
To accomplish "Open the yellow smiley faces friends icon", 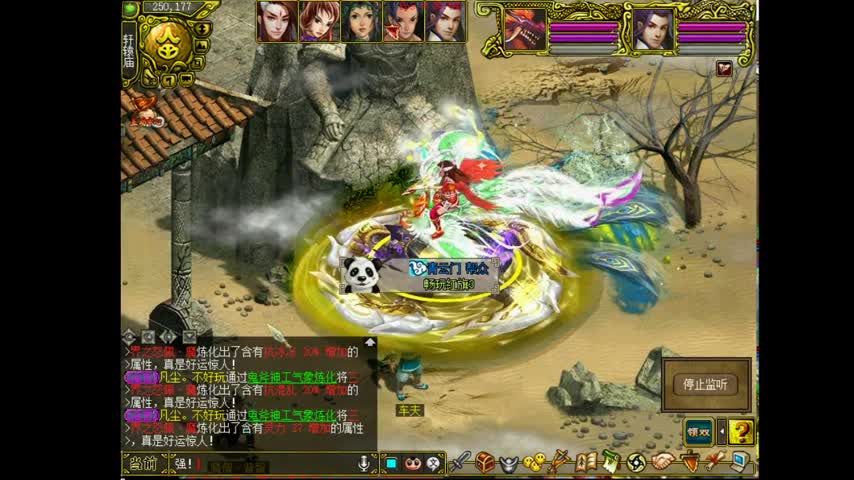I will 535,462.
